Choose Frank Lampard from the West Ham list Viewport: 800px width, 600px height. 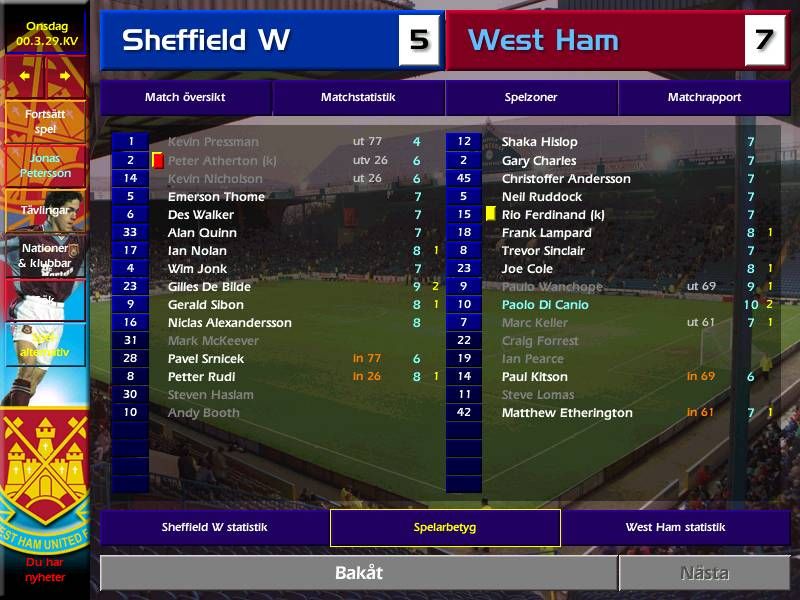pos(546,233)
